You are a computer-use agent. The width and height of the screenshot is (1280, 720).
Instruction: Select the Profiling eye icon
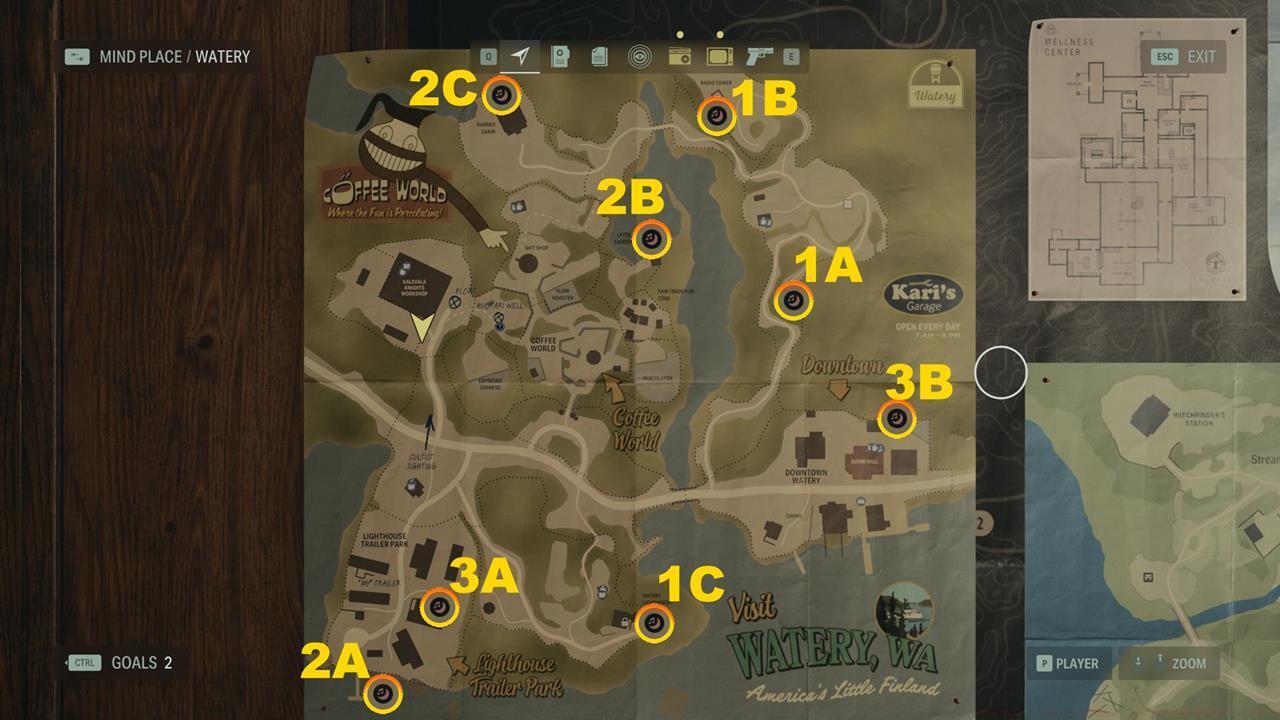[x=640, y=57]
